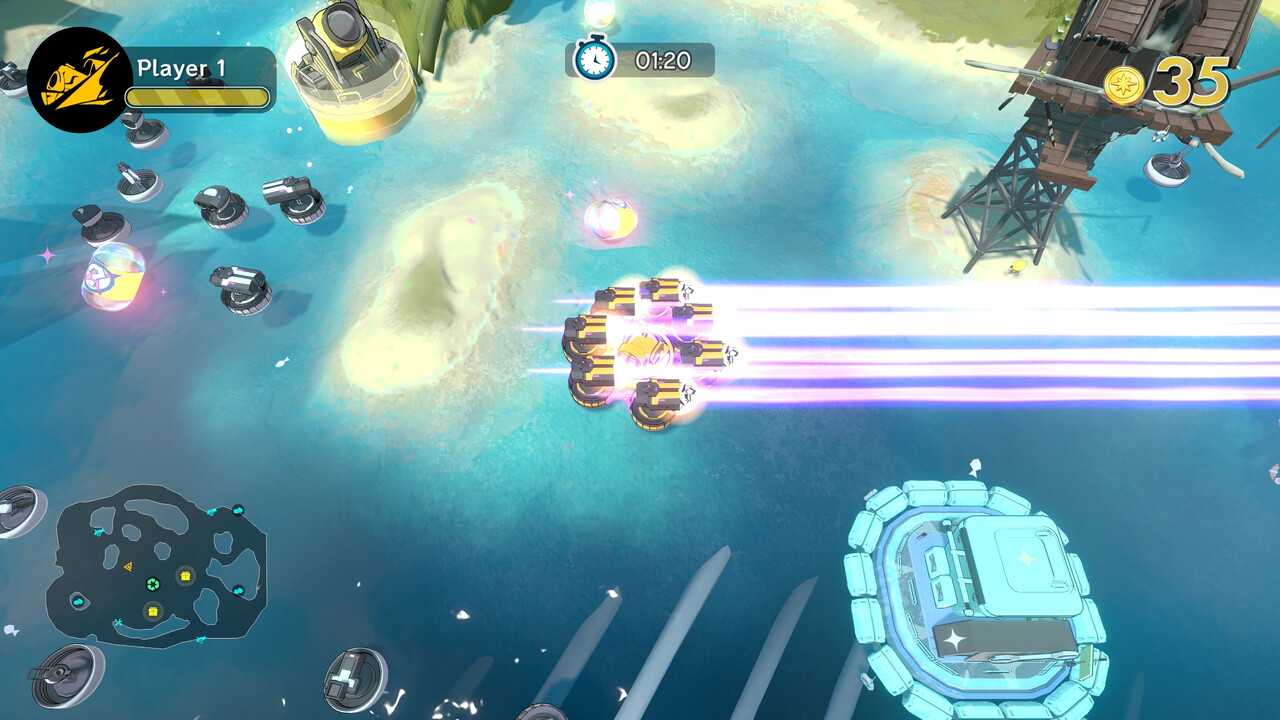The width and height of the screenshot is (1280, 720).
Task: Click the lower gift box marker on the minimap
Action: [153, 611]
